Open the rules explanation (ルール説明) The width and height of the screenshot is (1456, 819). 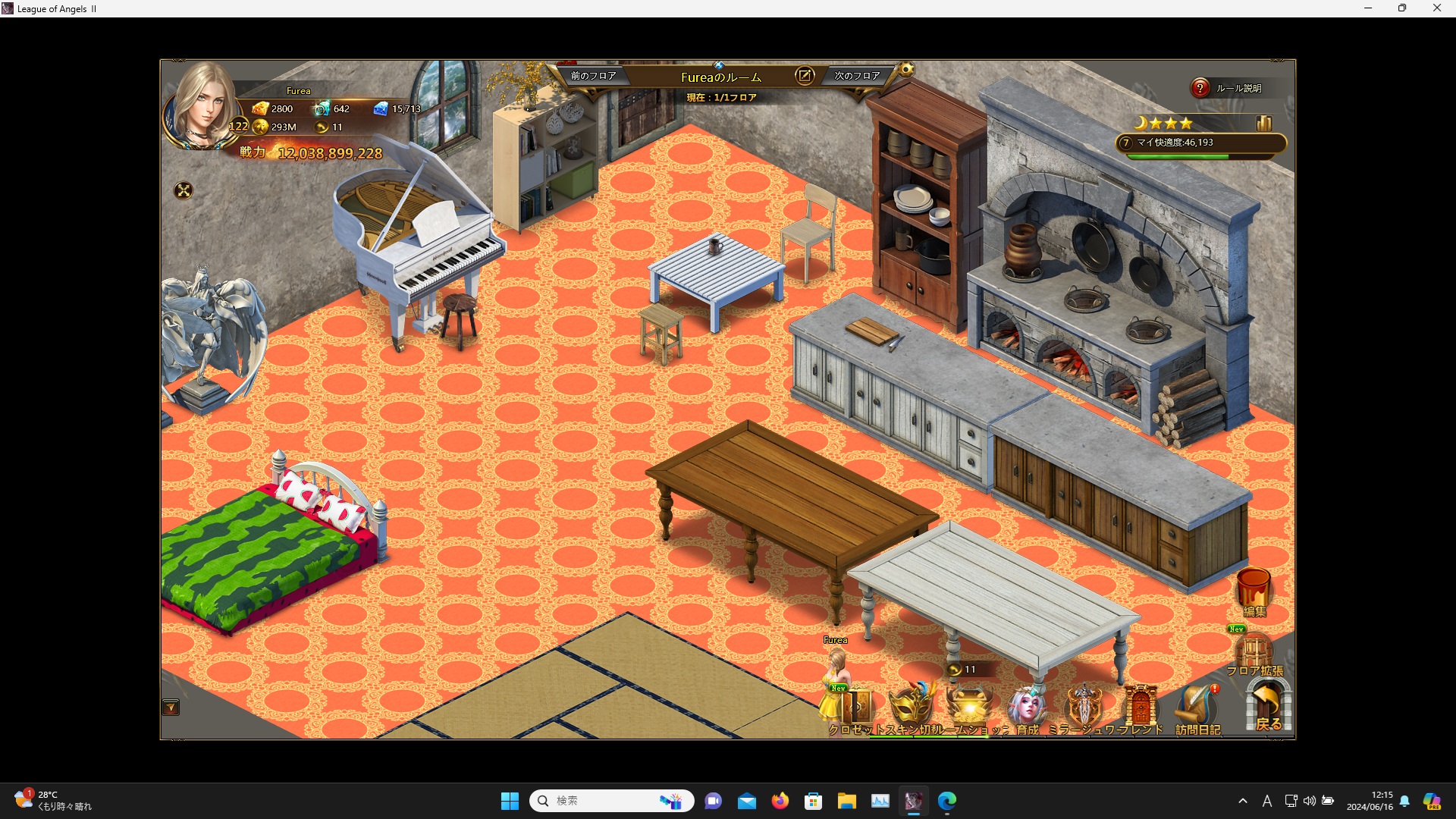(1229, 88)
